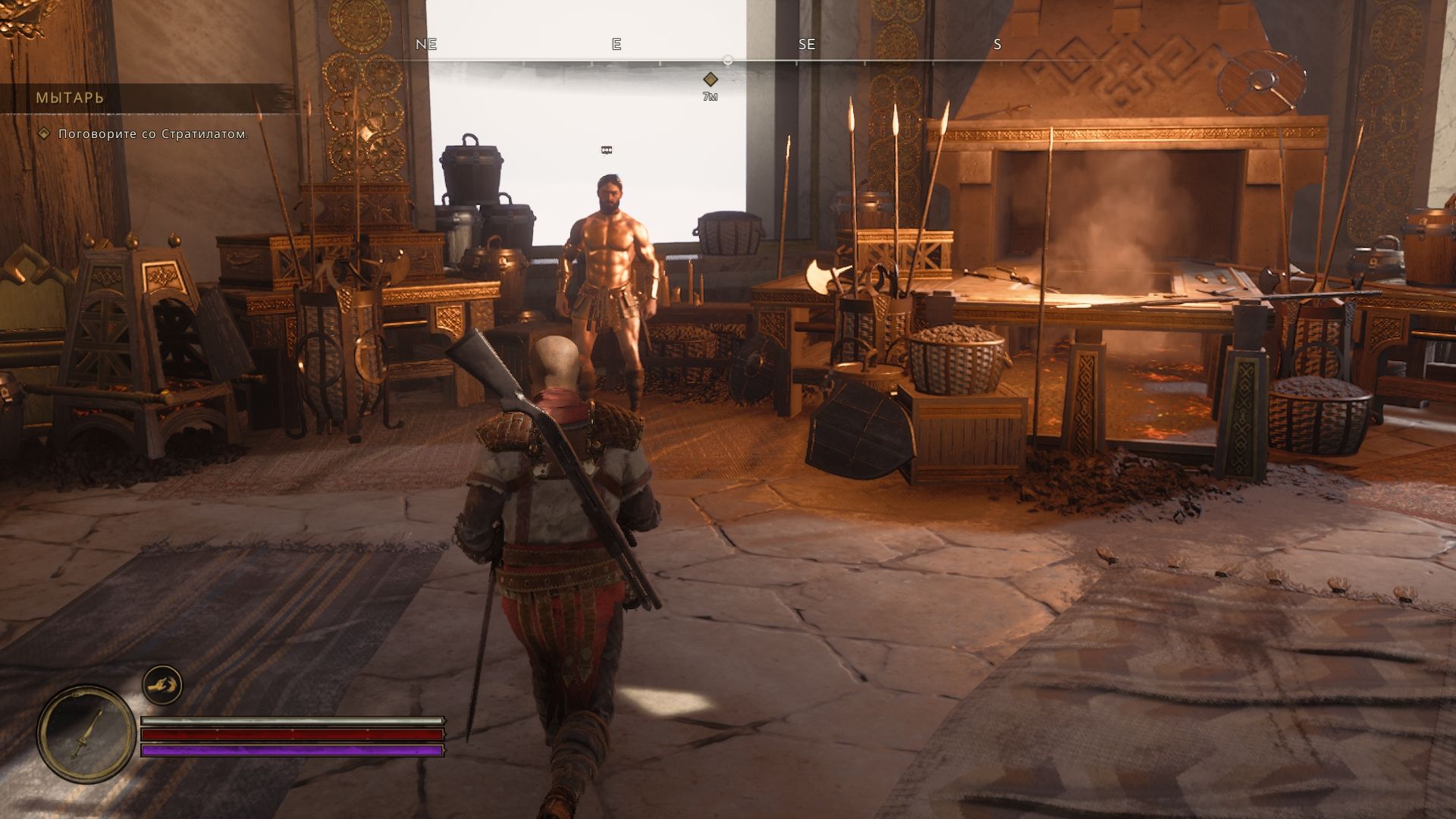Screen dimensions: 1456x819
Task: Click the objective to talk to Стратилат
Action: (153, 134)
